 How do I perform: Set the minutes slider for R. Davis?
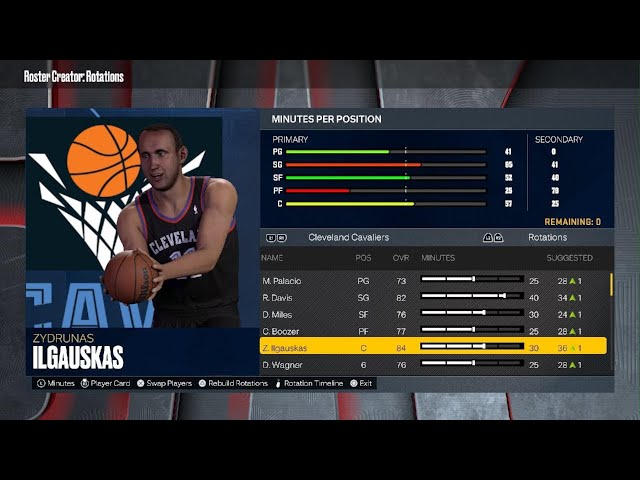click(x=472, y=297)
